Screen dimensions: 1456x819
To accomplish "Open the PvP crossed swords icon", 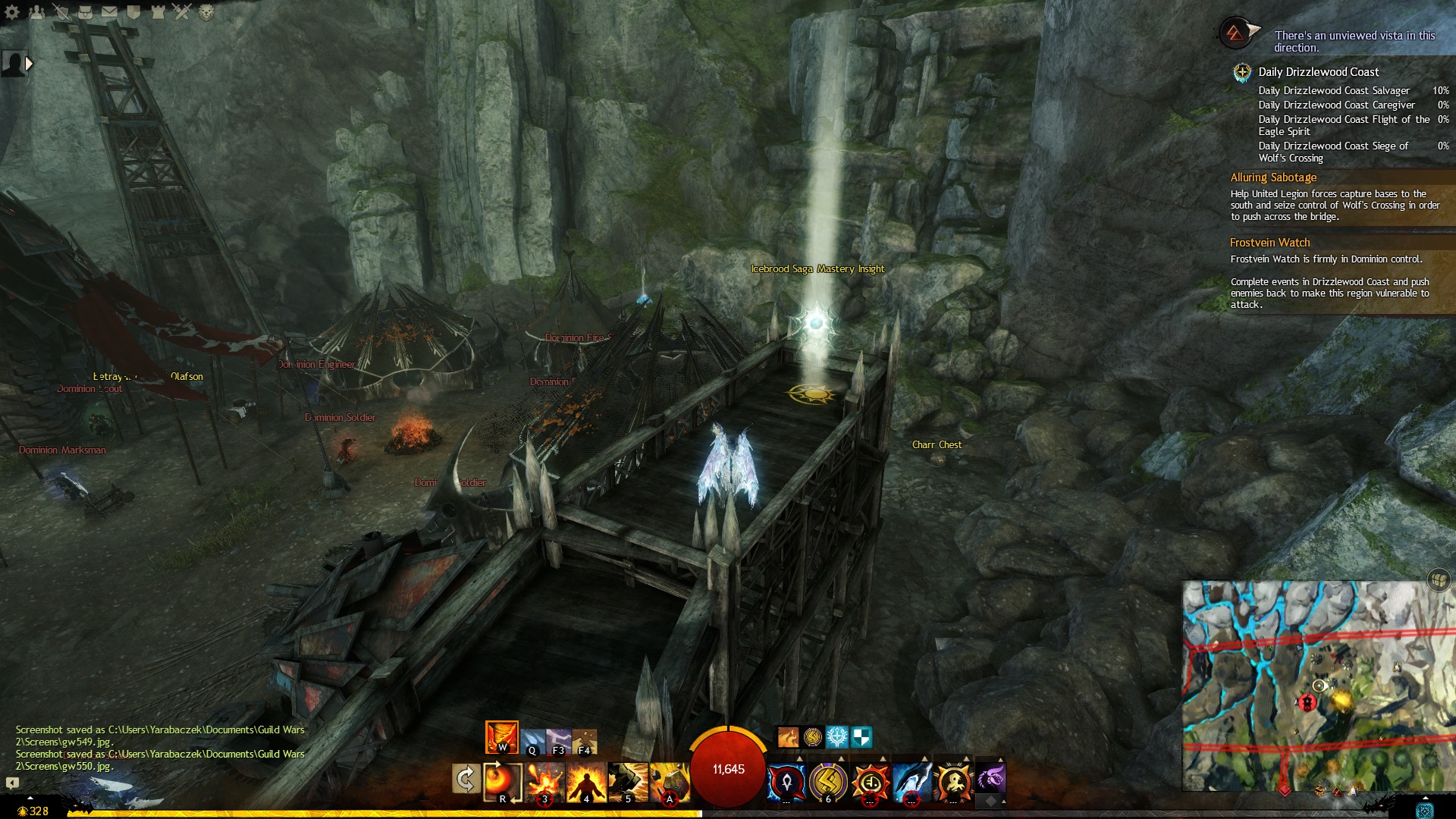I will tap(182, 11).
